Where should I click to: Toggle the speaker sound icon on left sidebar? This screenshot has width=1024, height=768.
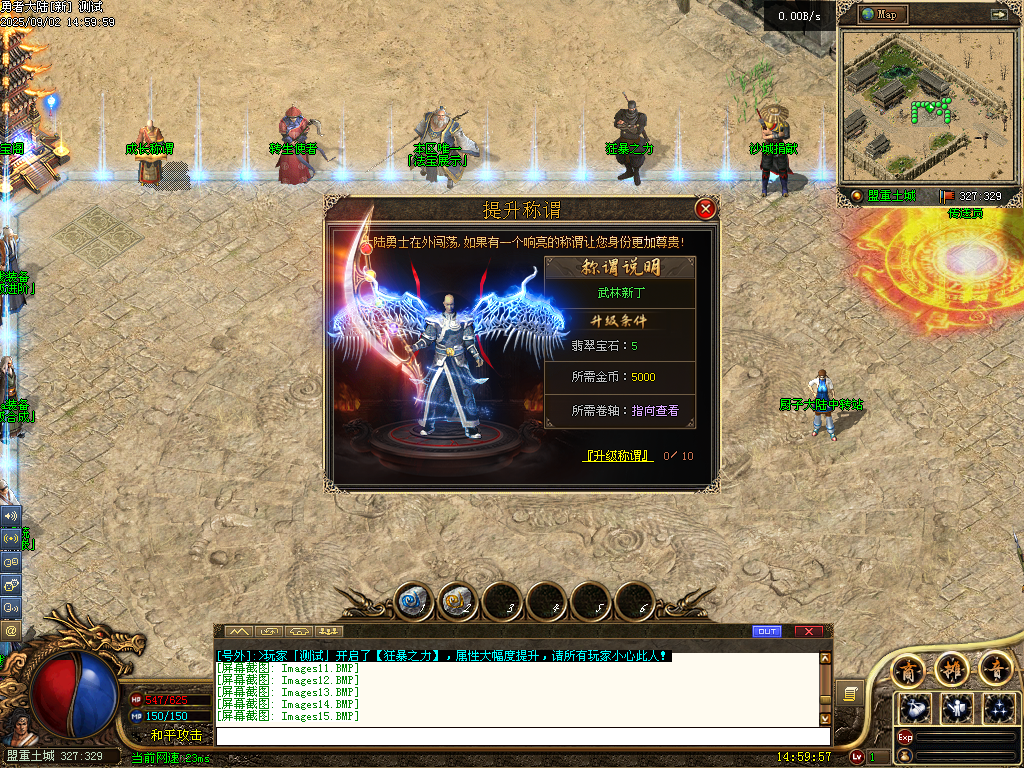[x=11, y=516]
